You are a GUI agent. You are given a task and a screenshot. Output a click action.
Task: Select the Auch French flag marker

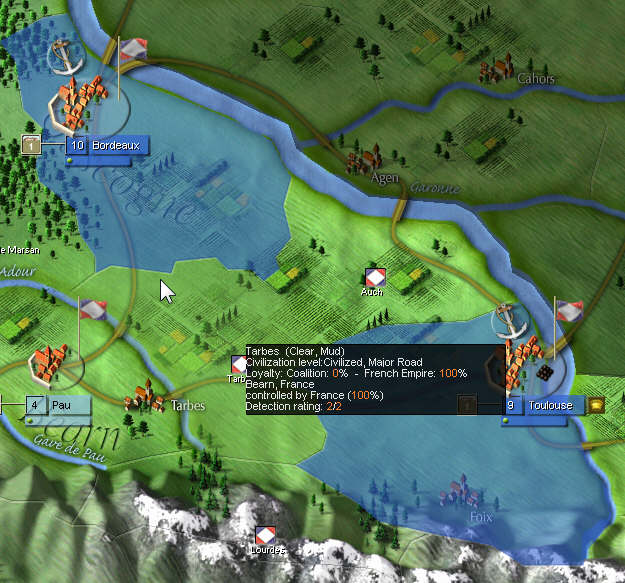(374, 277)
